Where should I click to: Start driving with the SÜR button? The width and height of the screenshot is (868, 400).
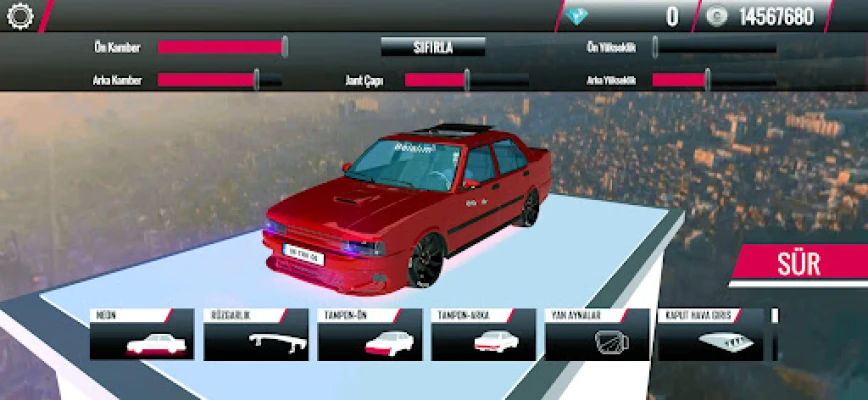(x=798, y=265)
